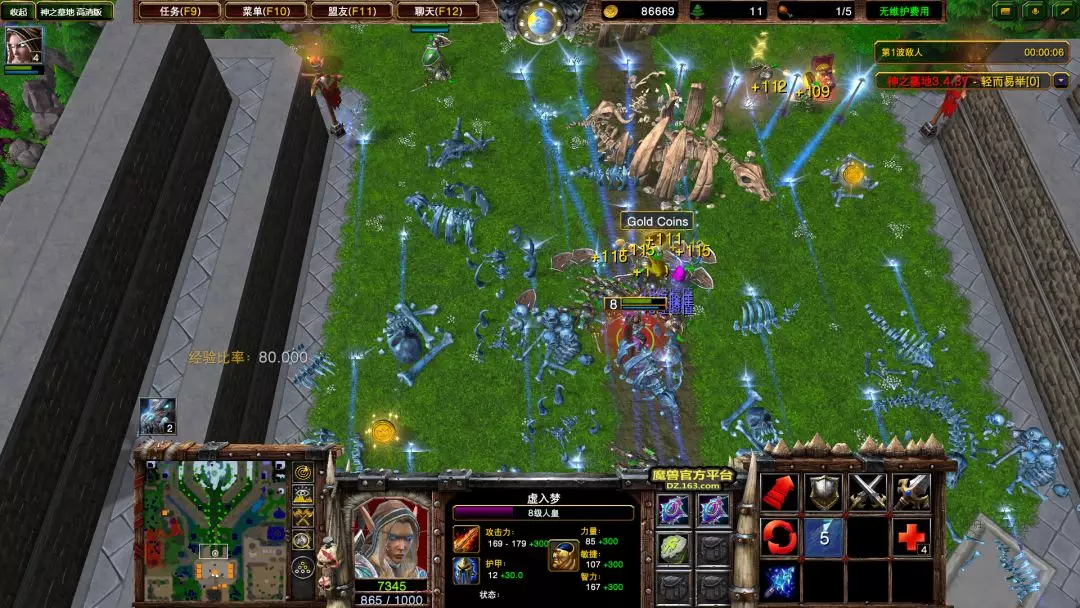This screenshot has height=608, width=1080.
Task: Select the hero portrait icon at top-left
Action: [x=24, y=46]
